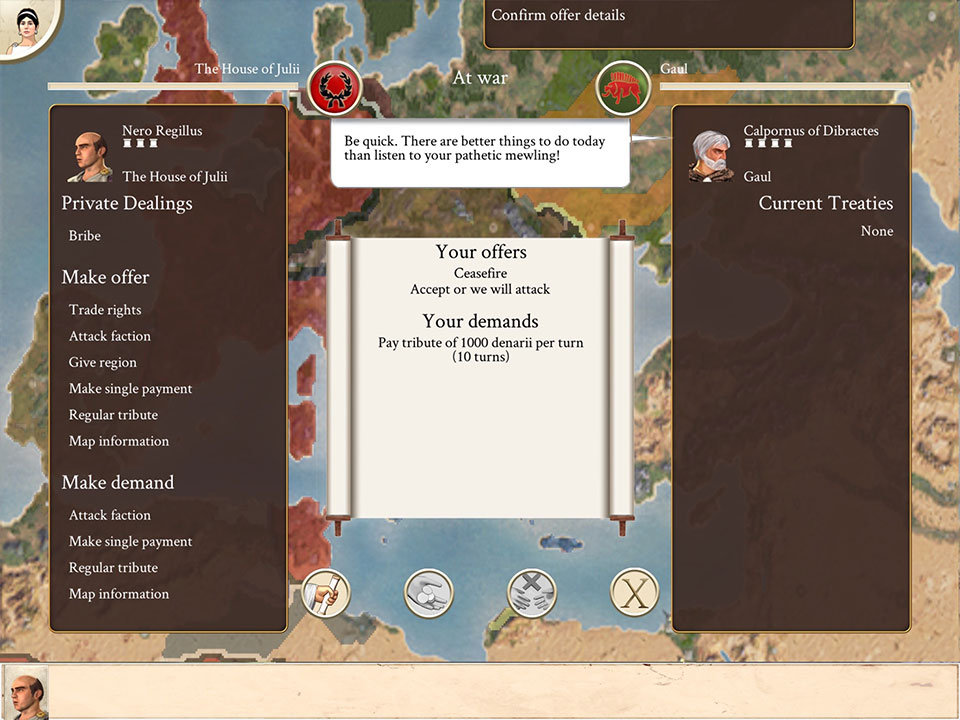960x720 pixels.
Task: Click the handshake accept button
Action: pos(429,593)
